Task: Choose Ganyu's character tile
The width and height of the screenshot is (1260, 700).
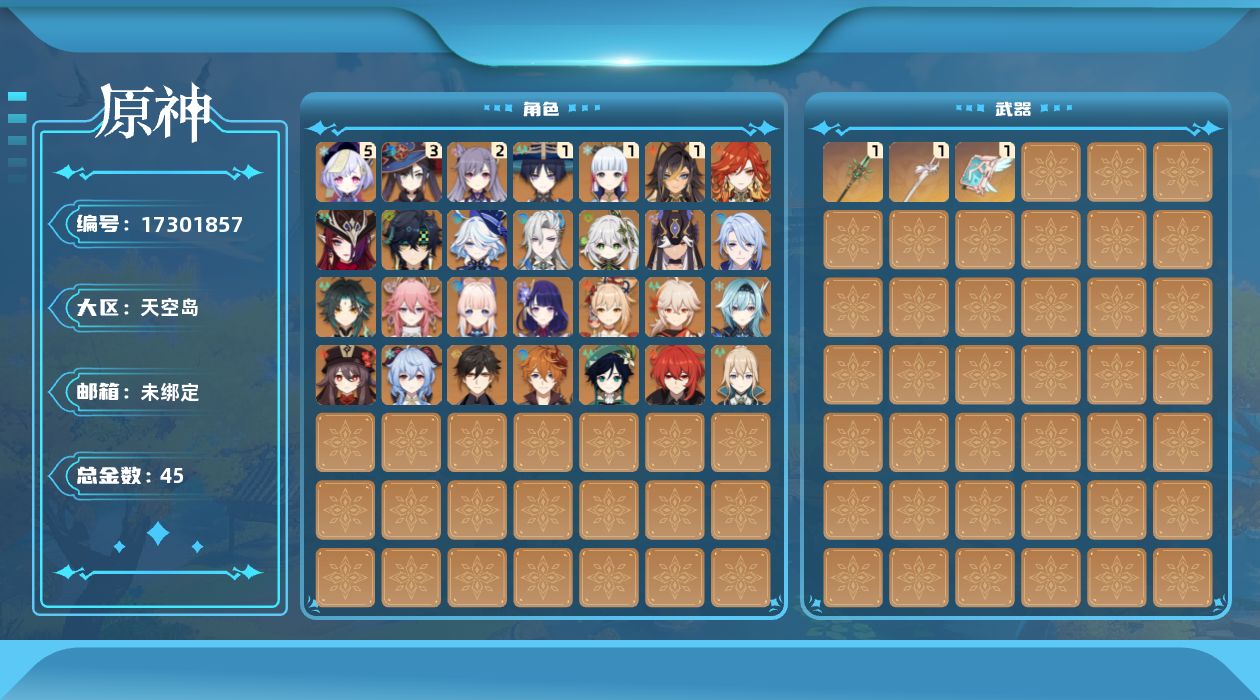Action: coord(412,375)
